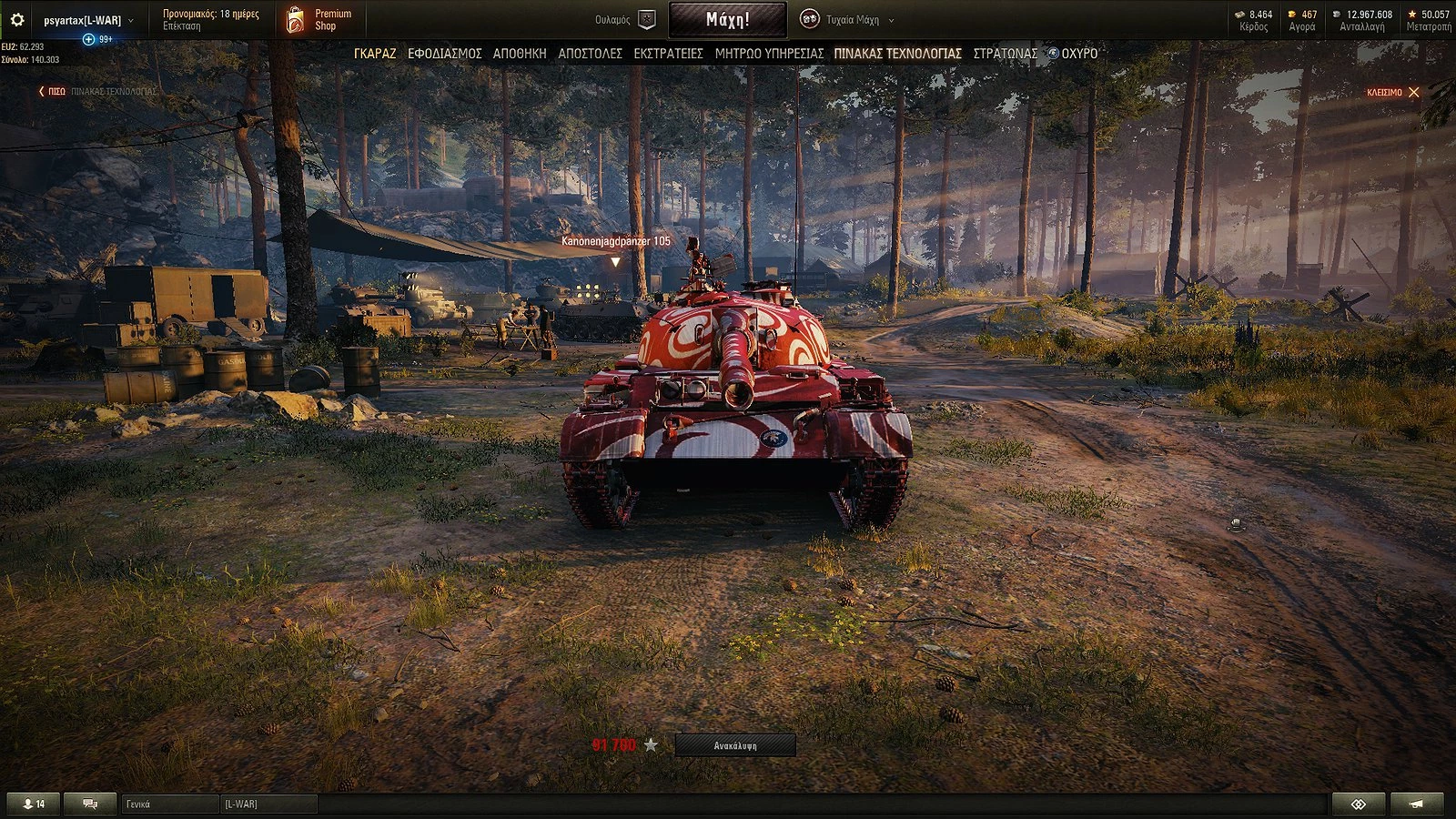Screen dimensions: 1456x819
Task: Create a platoon with Ουλαμός
Action: 625,19
